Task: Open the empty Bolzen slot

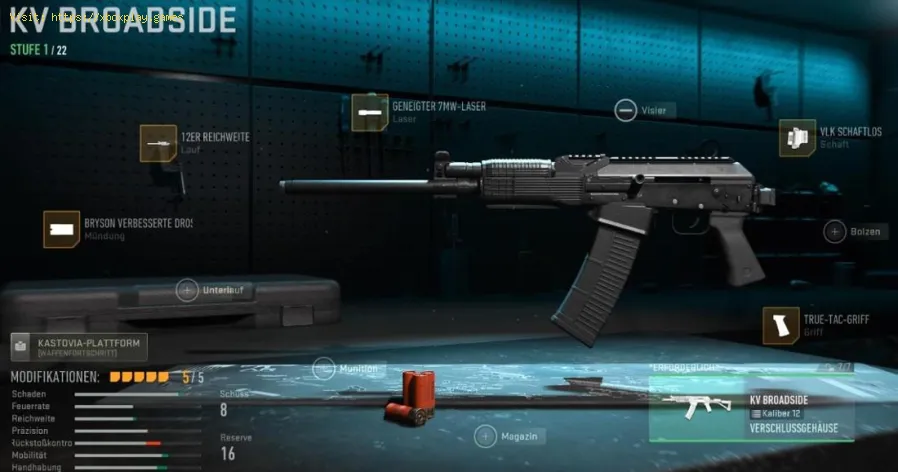Action: coord(835,232)
